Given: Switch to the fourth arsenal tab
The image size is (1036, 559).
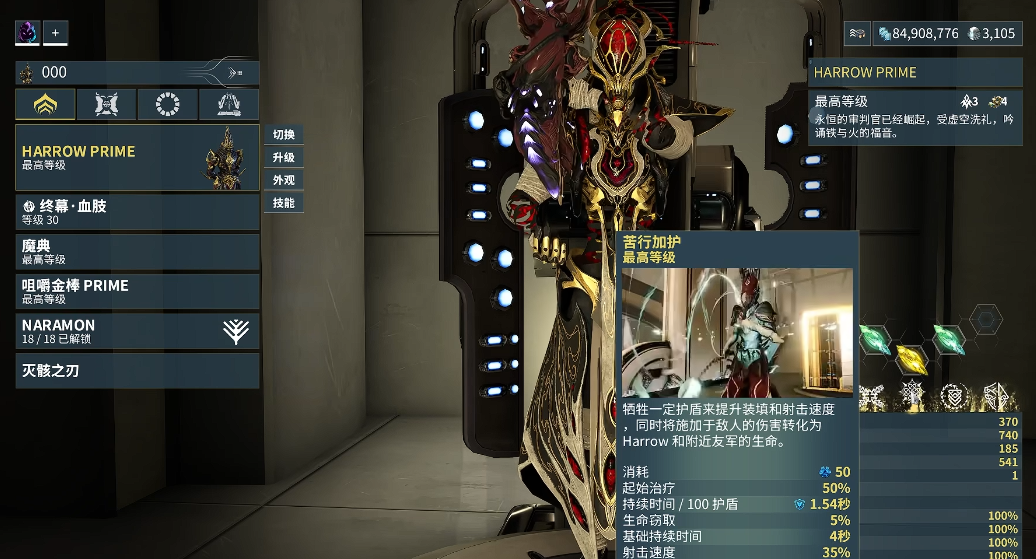Looking at the screenshot, I should coord(228,104).
